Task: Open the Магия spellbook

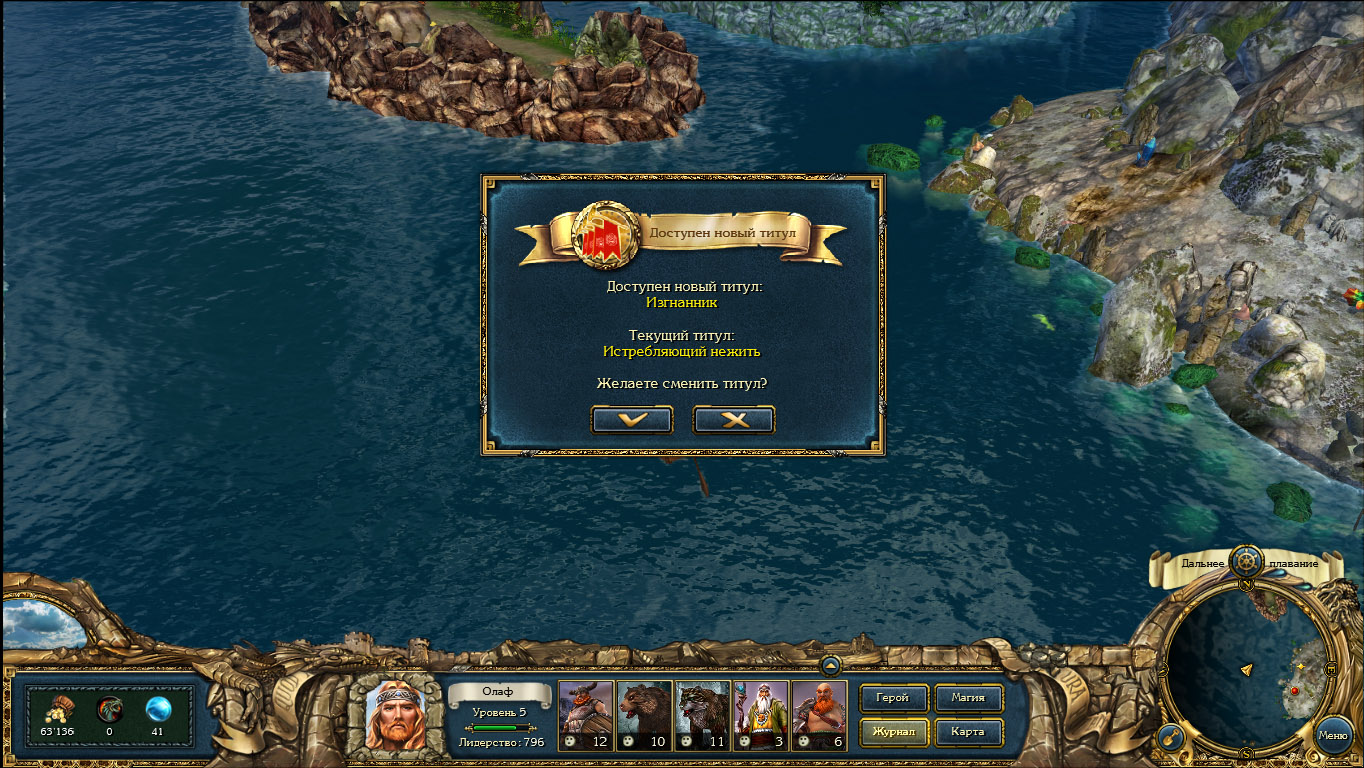Action: tap(967, 698)
